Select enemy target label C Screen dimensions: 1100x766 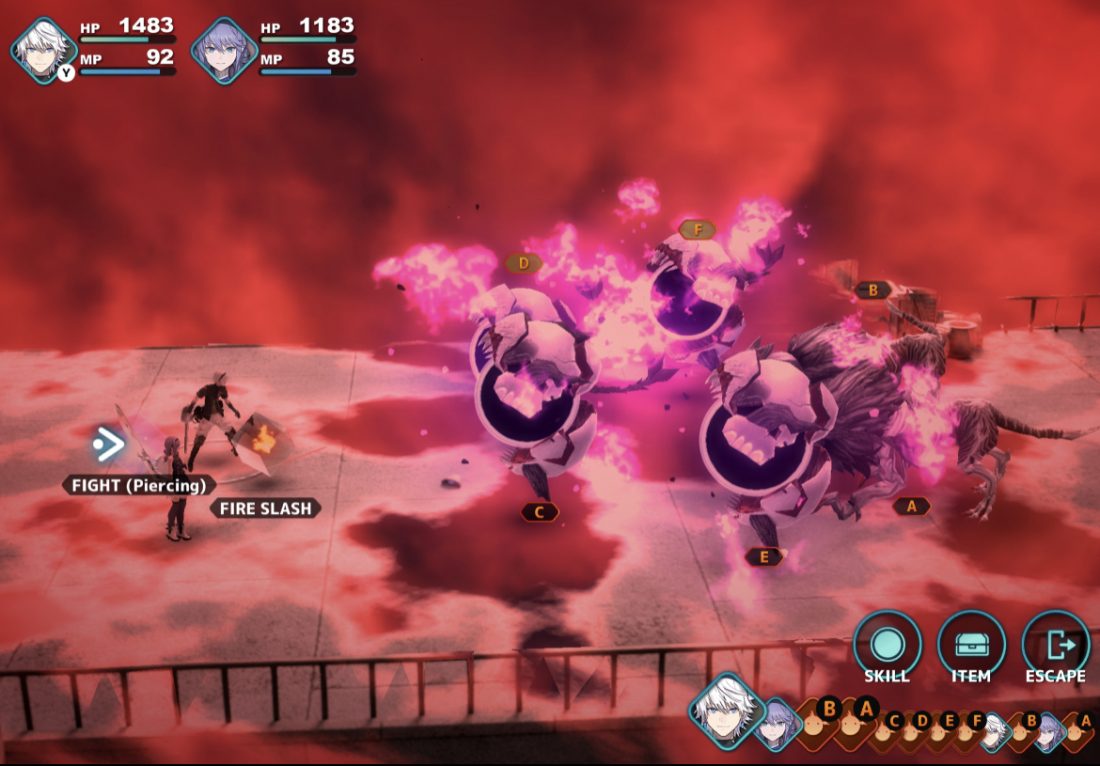[539, 512]
